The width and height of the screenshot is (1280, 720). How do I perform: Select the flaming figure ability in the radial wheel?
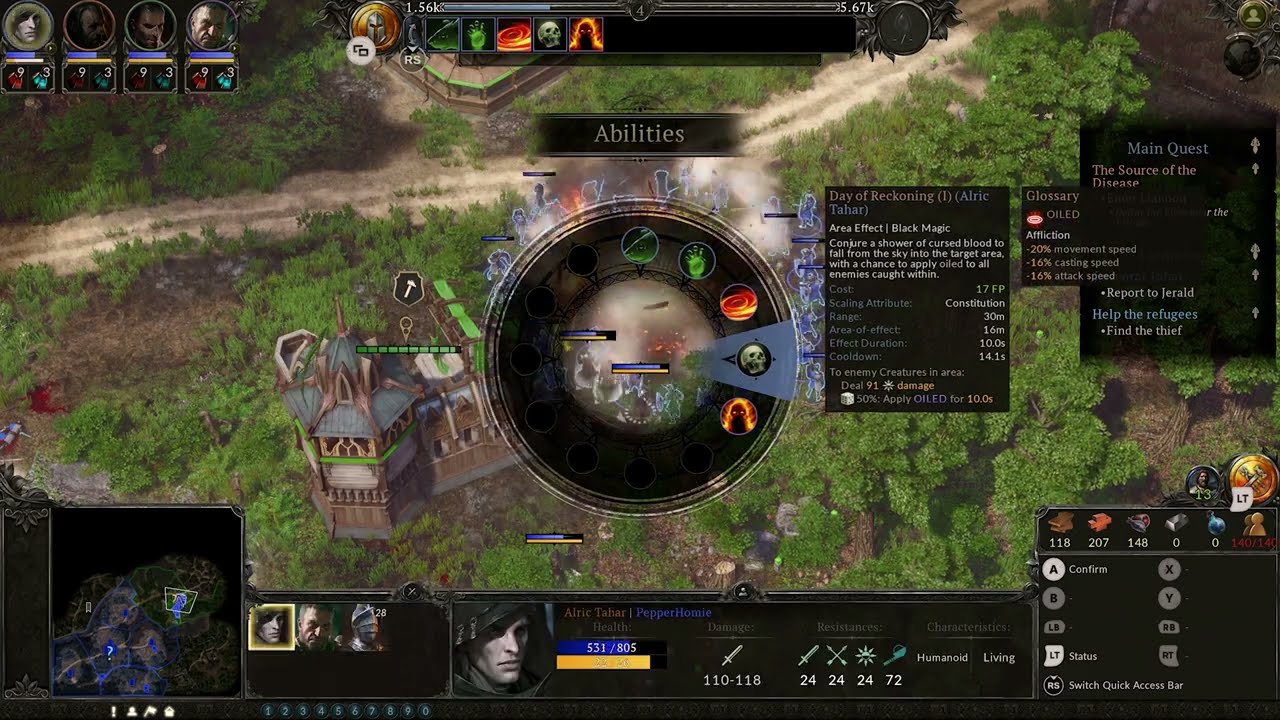pyautogui.click(x=739, y=416)
